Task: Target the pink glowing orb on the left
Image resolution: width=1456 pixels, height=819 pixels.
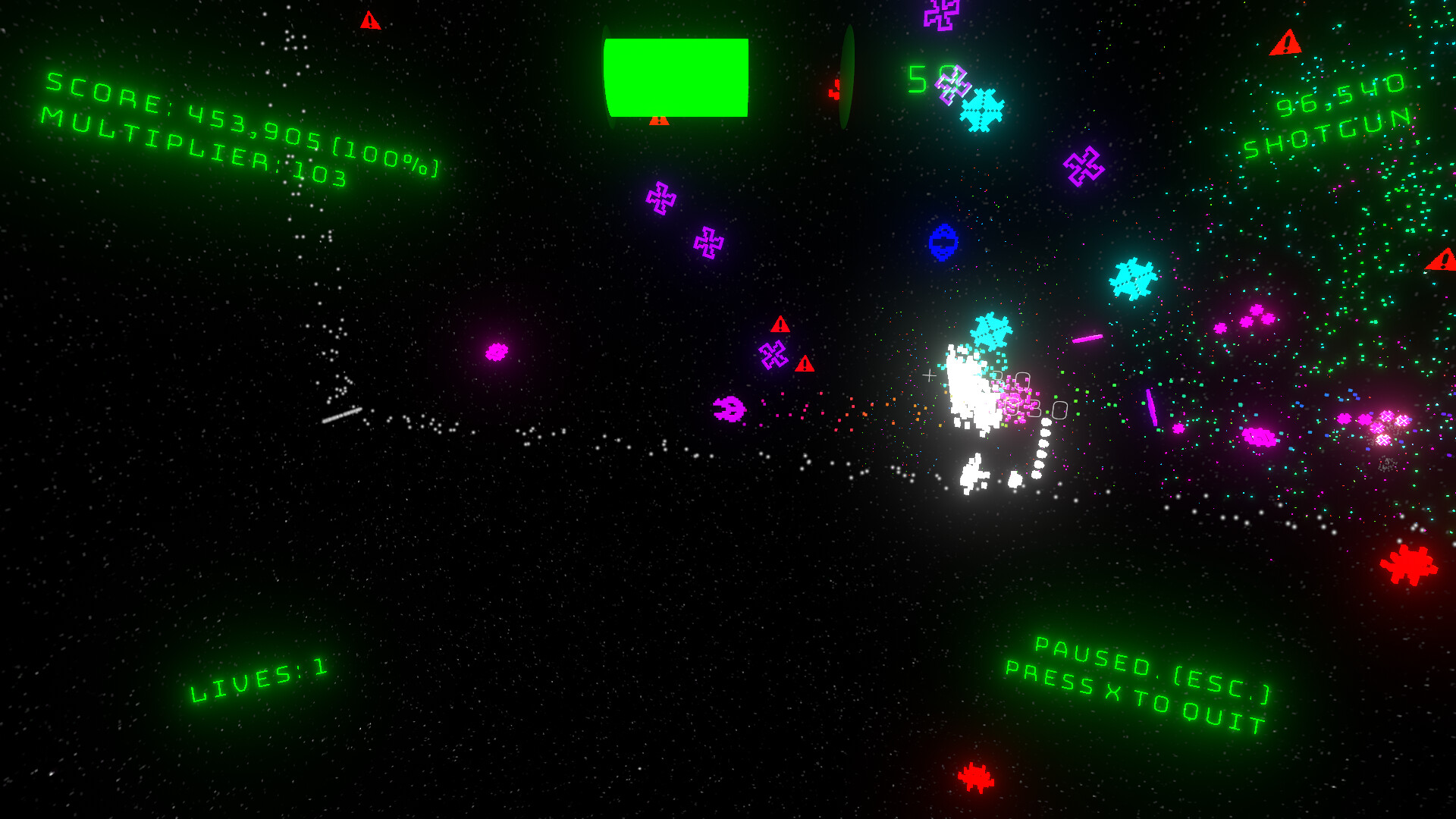Action: [494, 351]
